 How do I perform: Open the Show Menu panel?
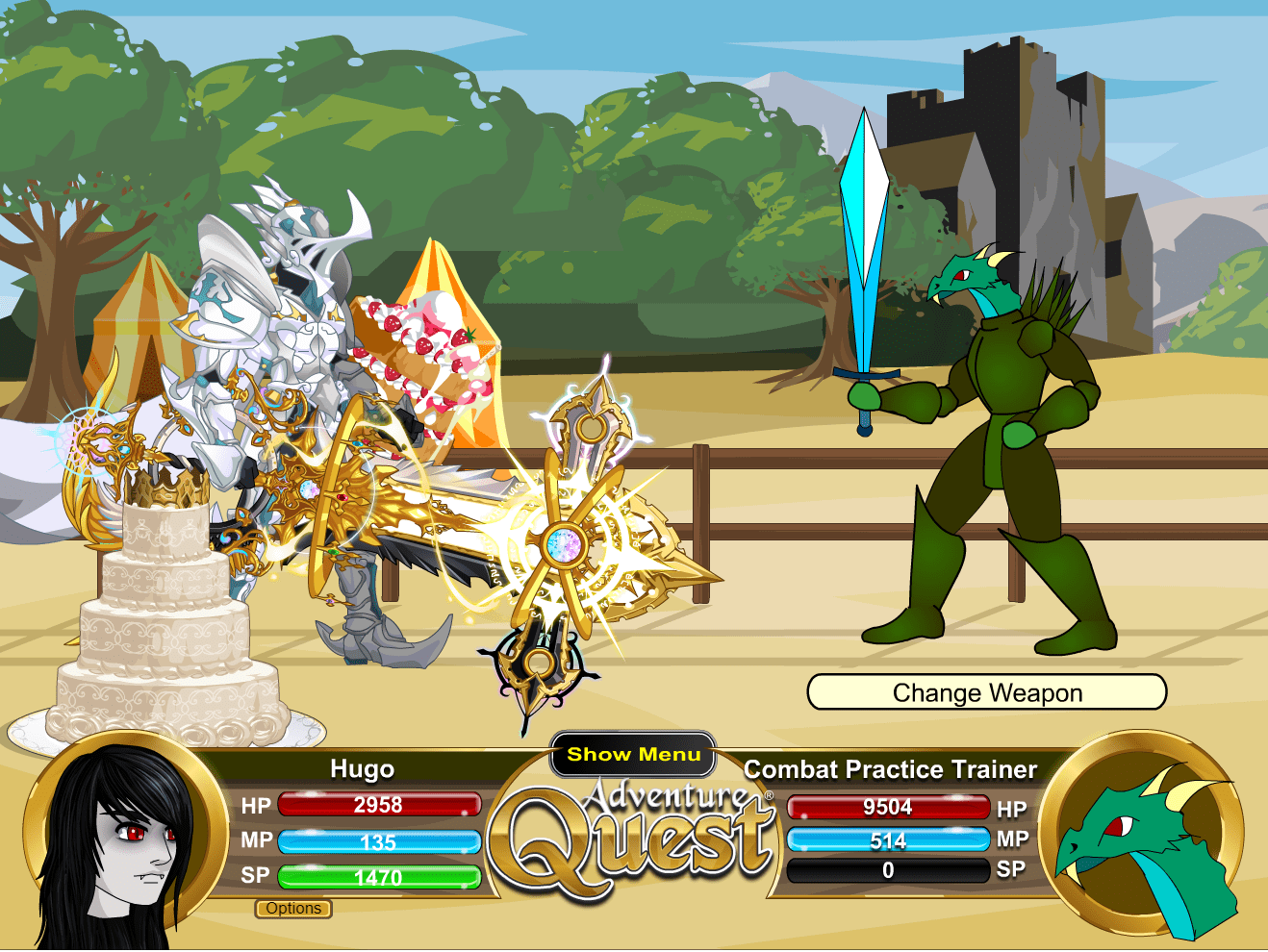tap(632, 755)
